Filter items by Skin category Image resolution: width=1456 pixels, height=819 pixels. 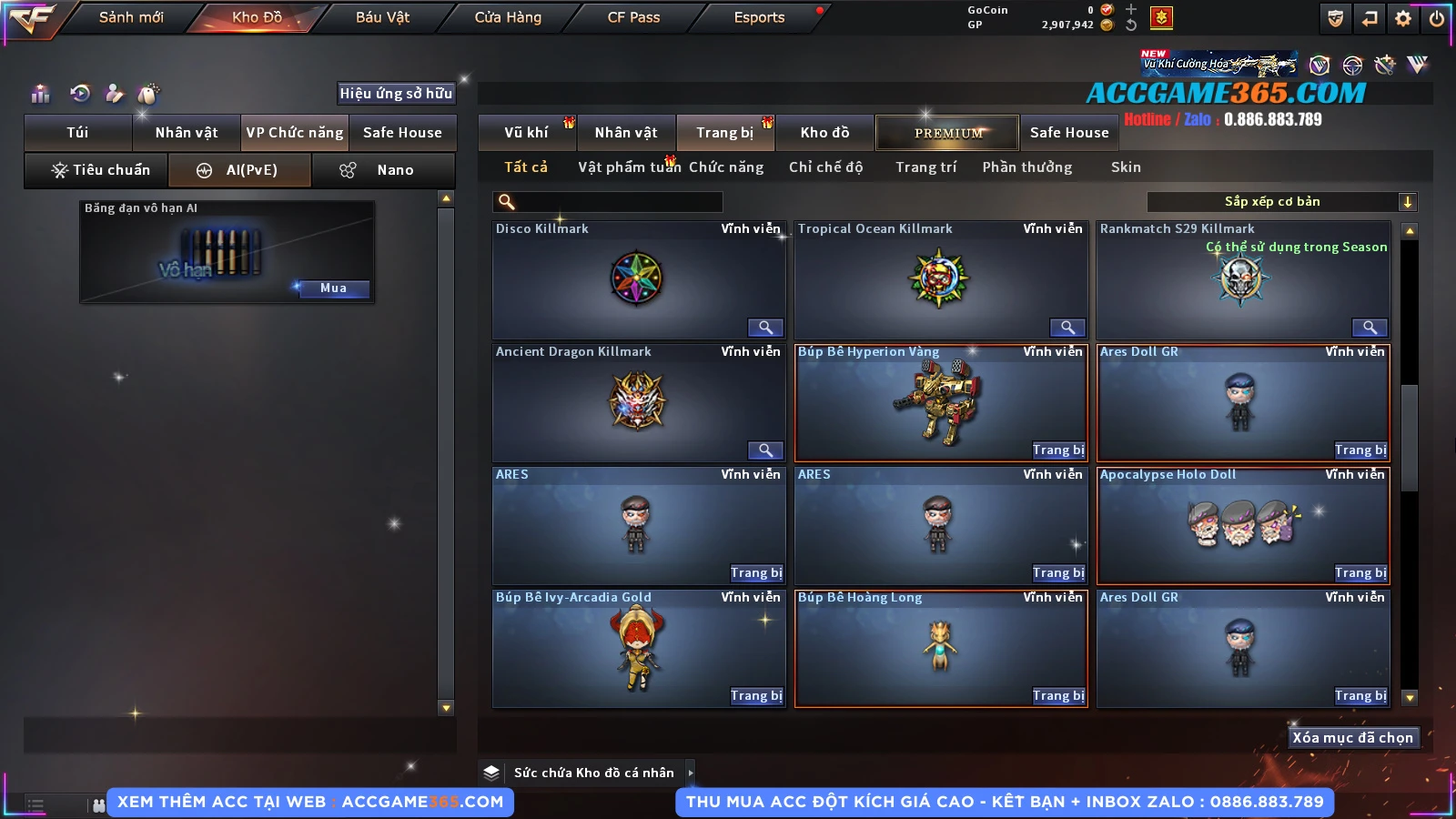pyautogui.click(x=1126, y=167)
